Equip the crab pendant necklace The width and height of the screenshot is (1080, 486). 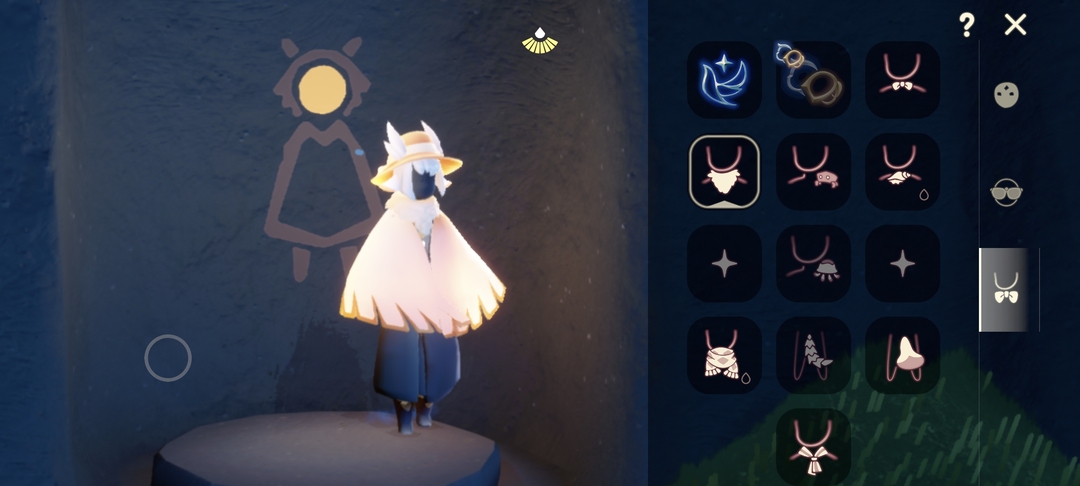[x=813, y=171]
